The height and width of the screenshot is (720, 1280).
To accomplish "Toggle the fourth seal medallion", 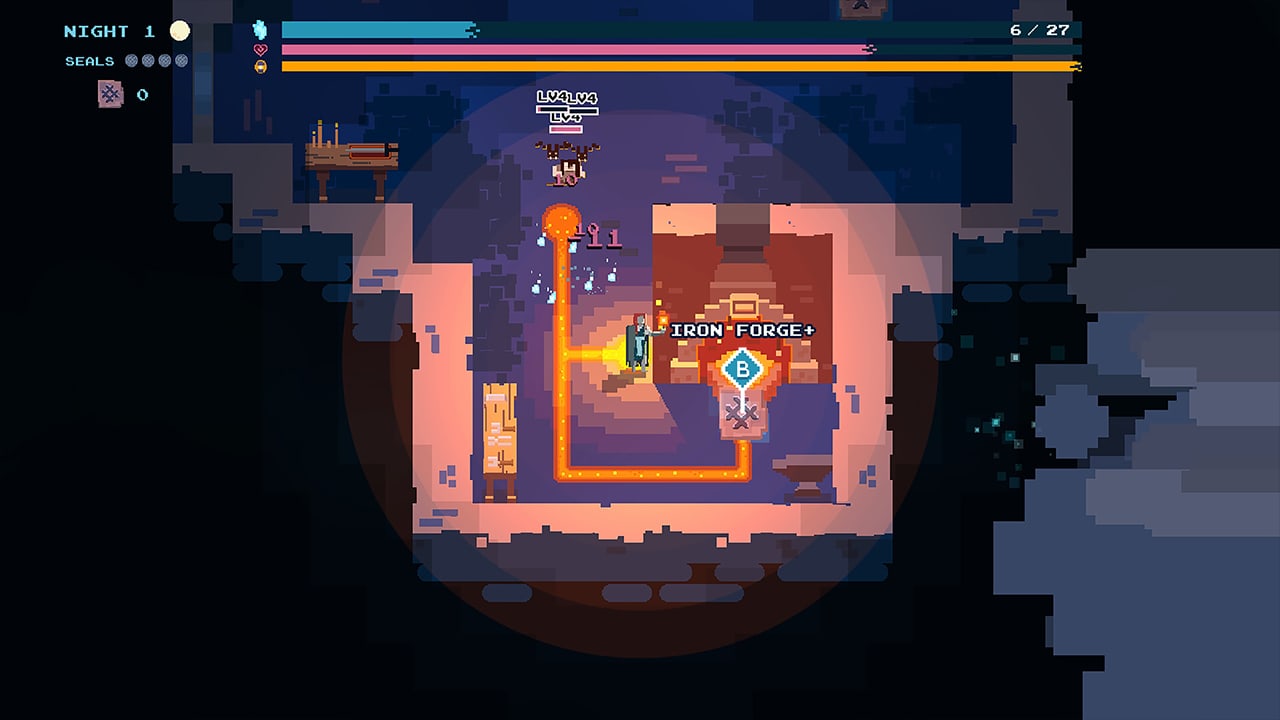I will [180, 60].
